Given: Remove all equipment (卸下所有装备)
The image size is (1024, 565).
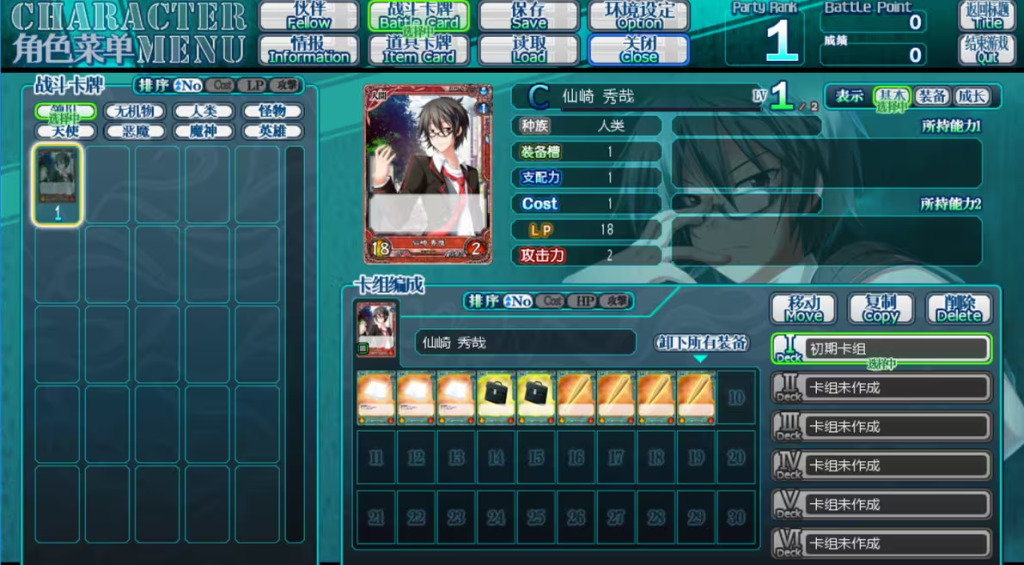Looking at the screenshot, I should click(x=701, y=342).
